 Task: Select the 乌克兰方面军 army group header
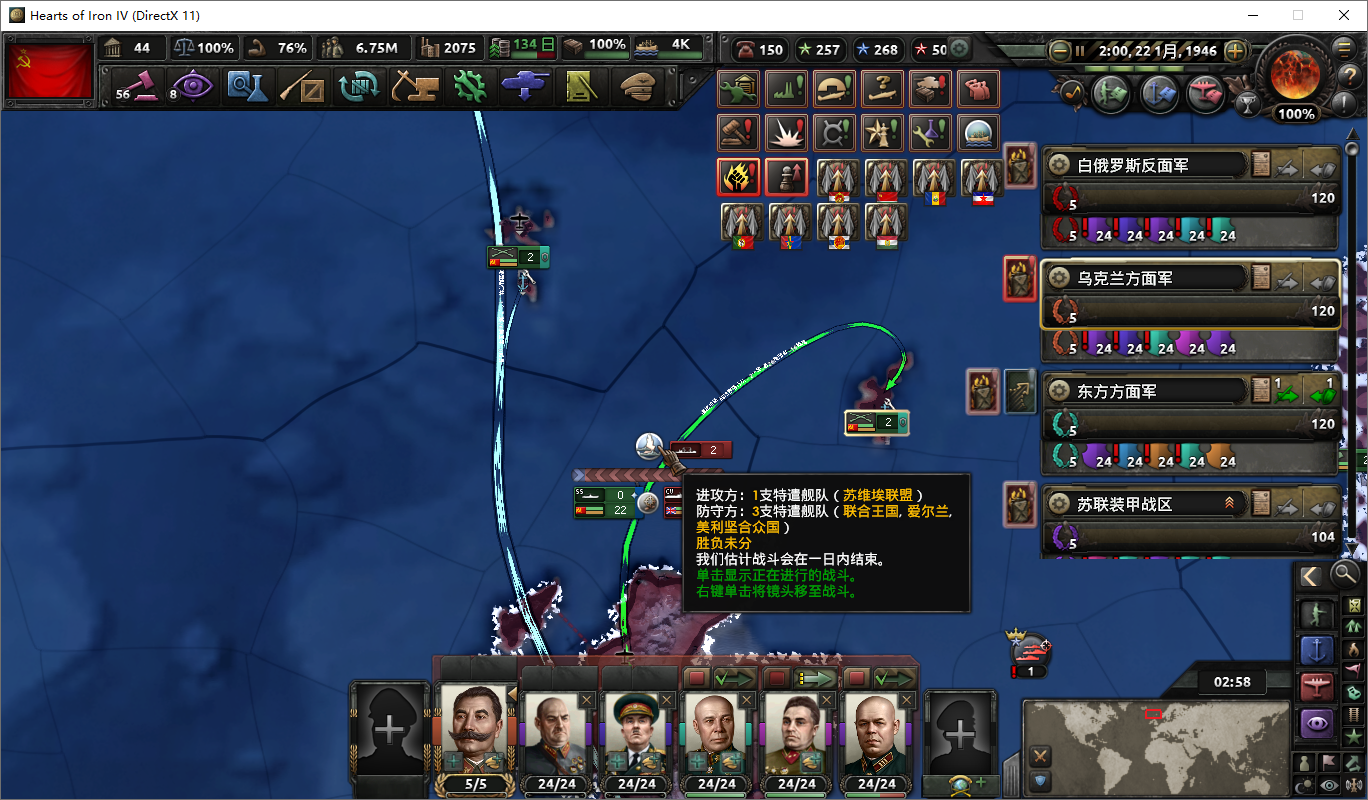[1140, 277]
